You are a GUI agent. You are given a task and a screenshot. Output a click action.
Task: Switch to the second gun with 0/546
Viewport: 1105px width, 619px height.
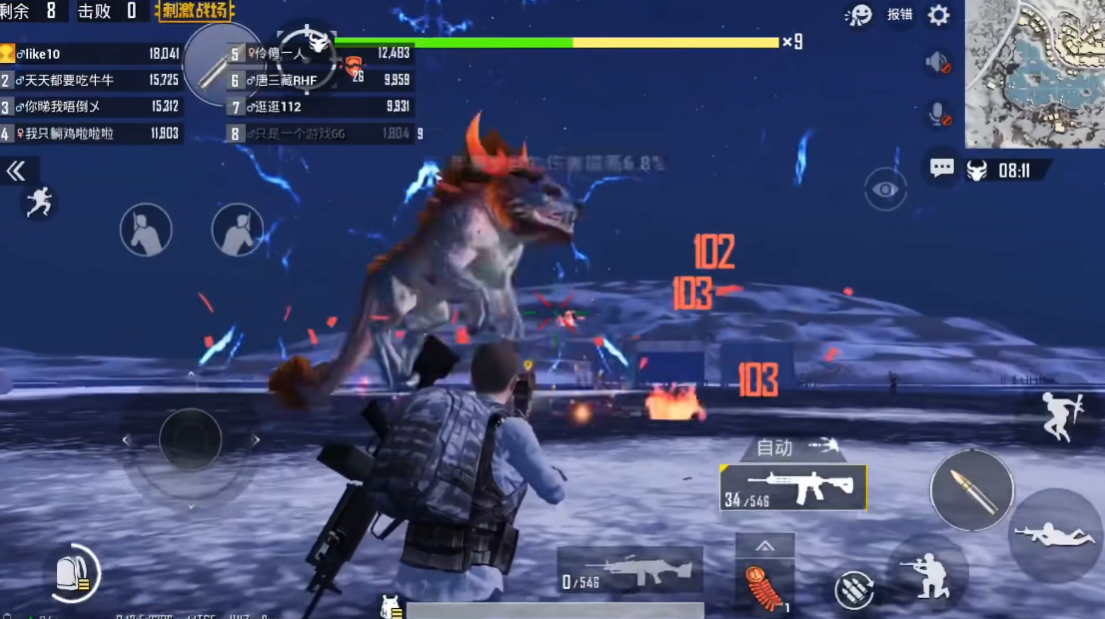click(629, 571)
